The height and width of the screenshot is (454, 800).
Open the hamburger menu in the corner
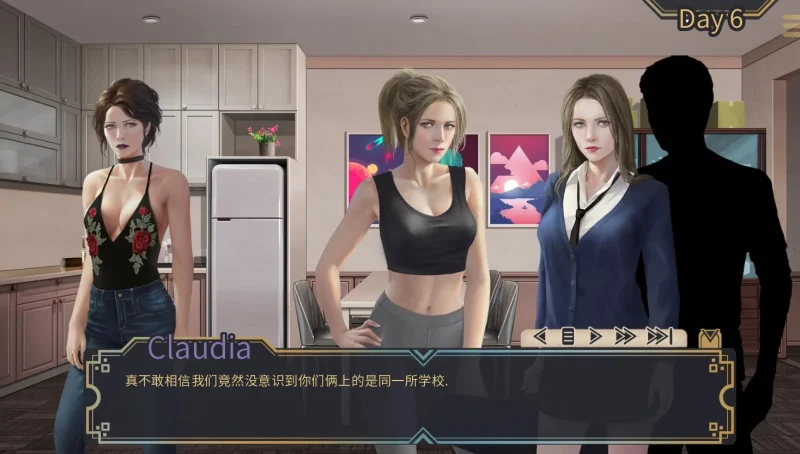tap(790, 25)
